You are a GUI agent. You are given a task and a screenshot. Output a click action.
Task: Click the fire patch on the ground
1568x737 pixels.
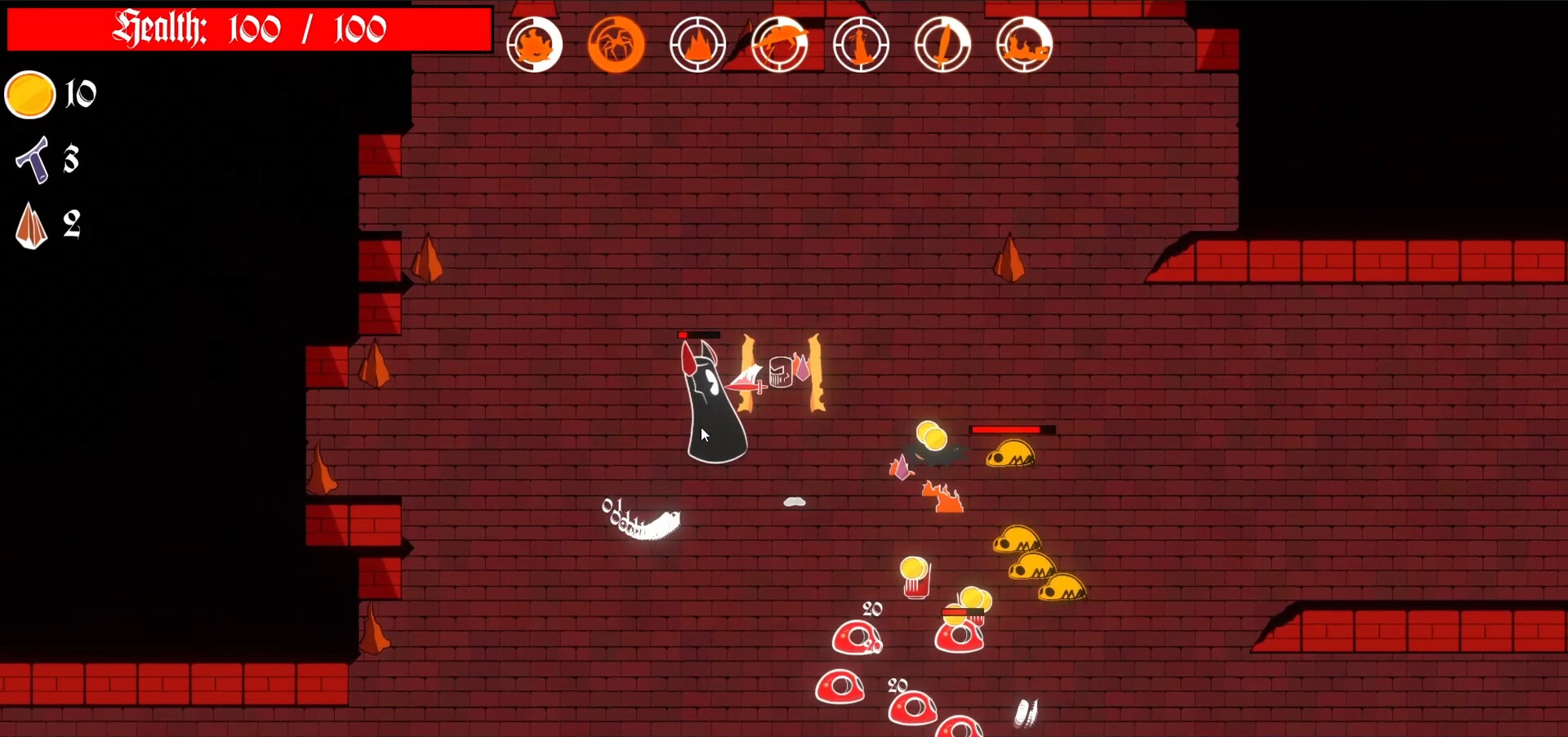pos(944,495)
